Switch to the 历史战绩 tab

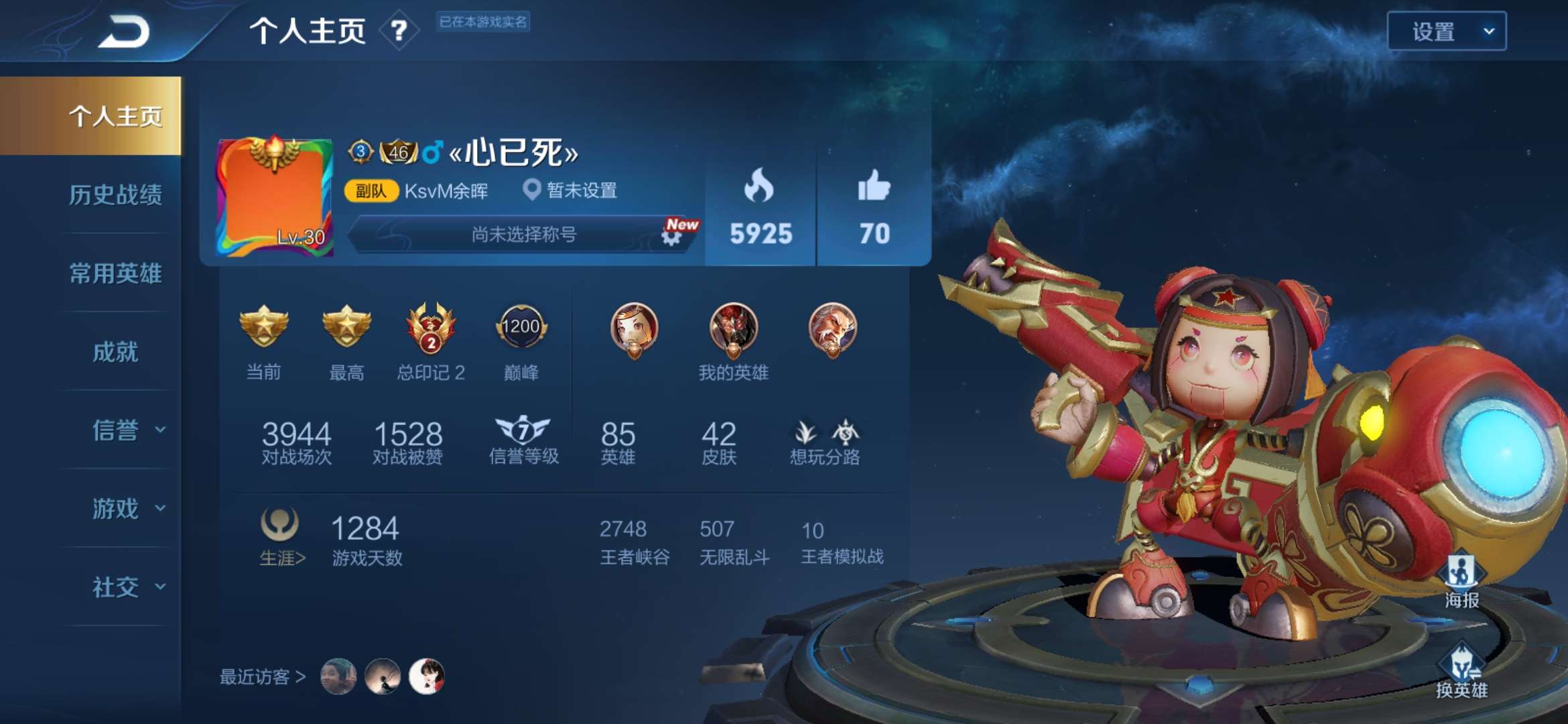click(115, 195)
